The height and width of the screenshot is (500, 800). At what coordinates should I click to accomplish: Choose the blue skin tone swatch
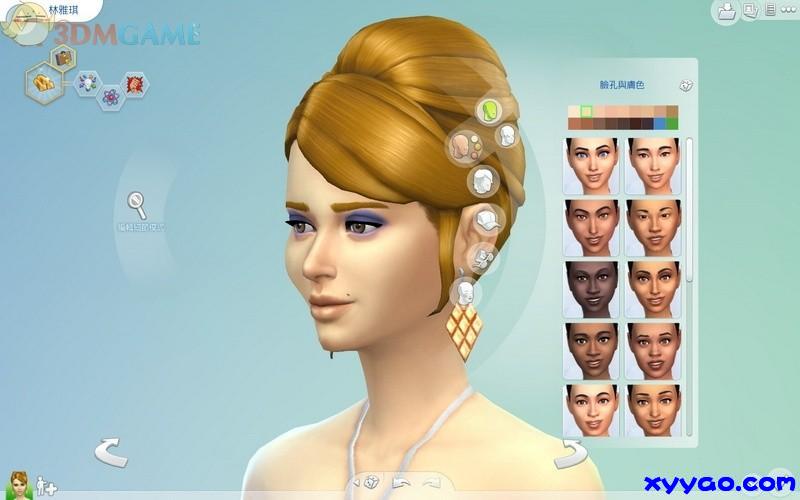click(658, 124)
